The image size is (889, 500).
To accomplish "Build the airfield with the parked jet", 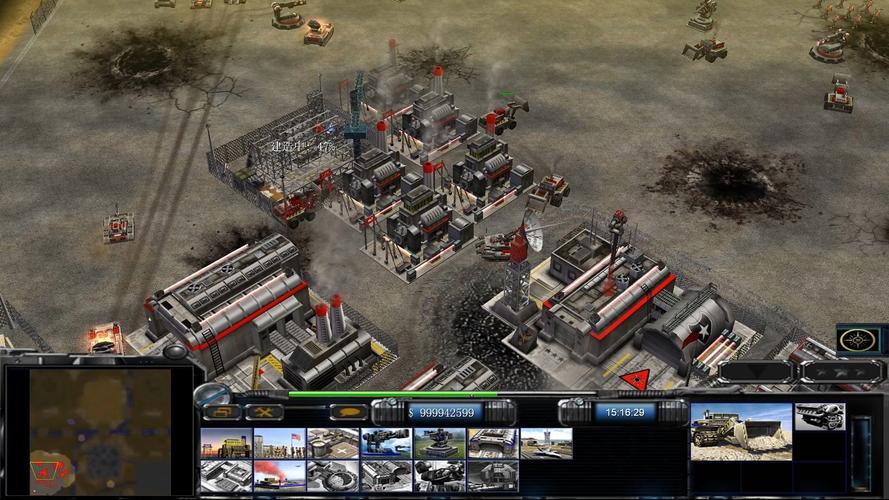I will pos(546,443).
